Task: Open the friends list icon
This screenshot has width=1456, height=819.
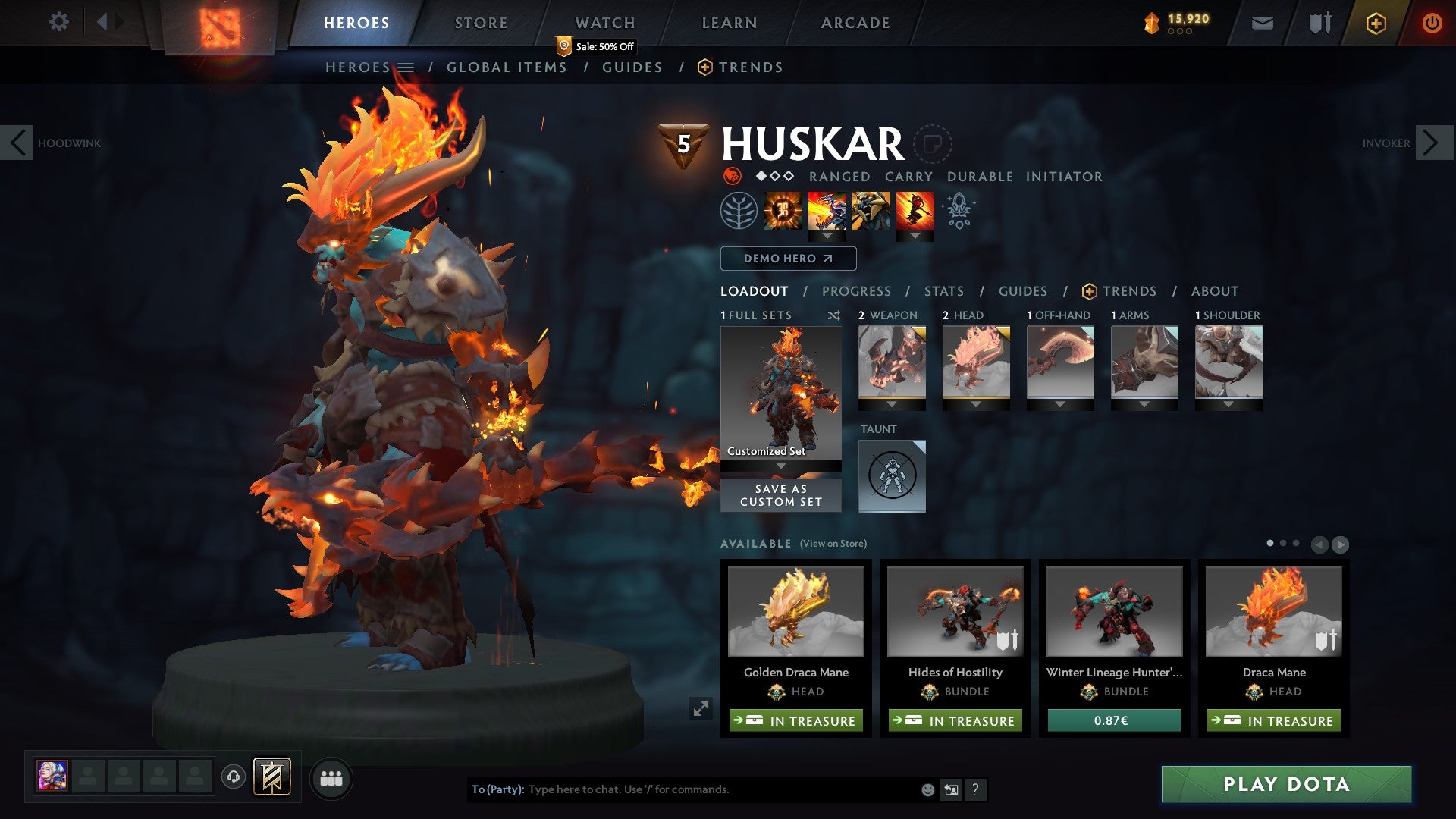Action: (331, 778)
